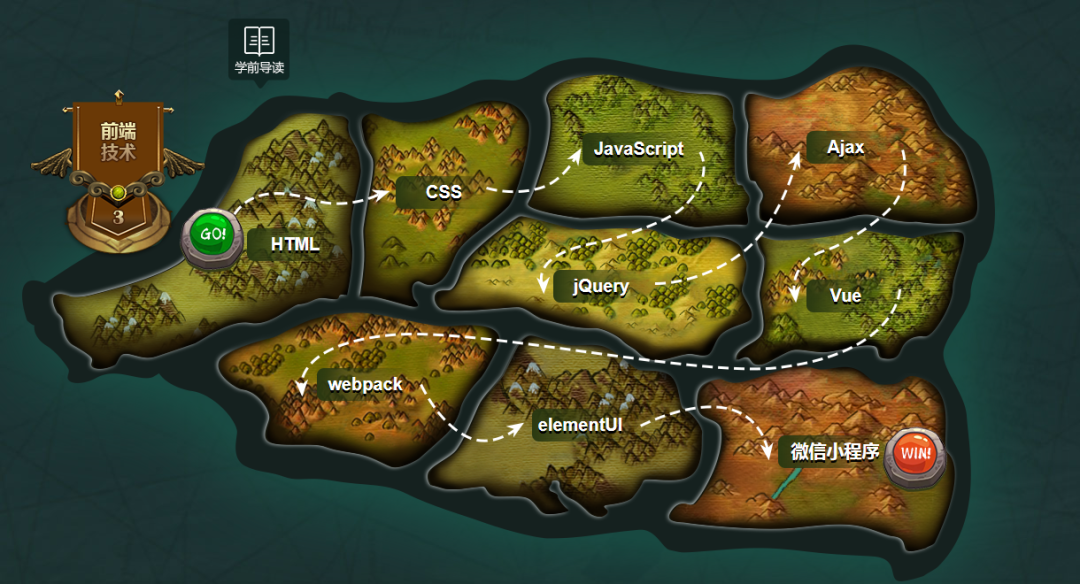Open the JavaScript stage
The height and width of the screenshot is (584, 1080).
click(x=638, y=149)
